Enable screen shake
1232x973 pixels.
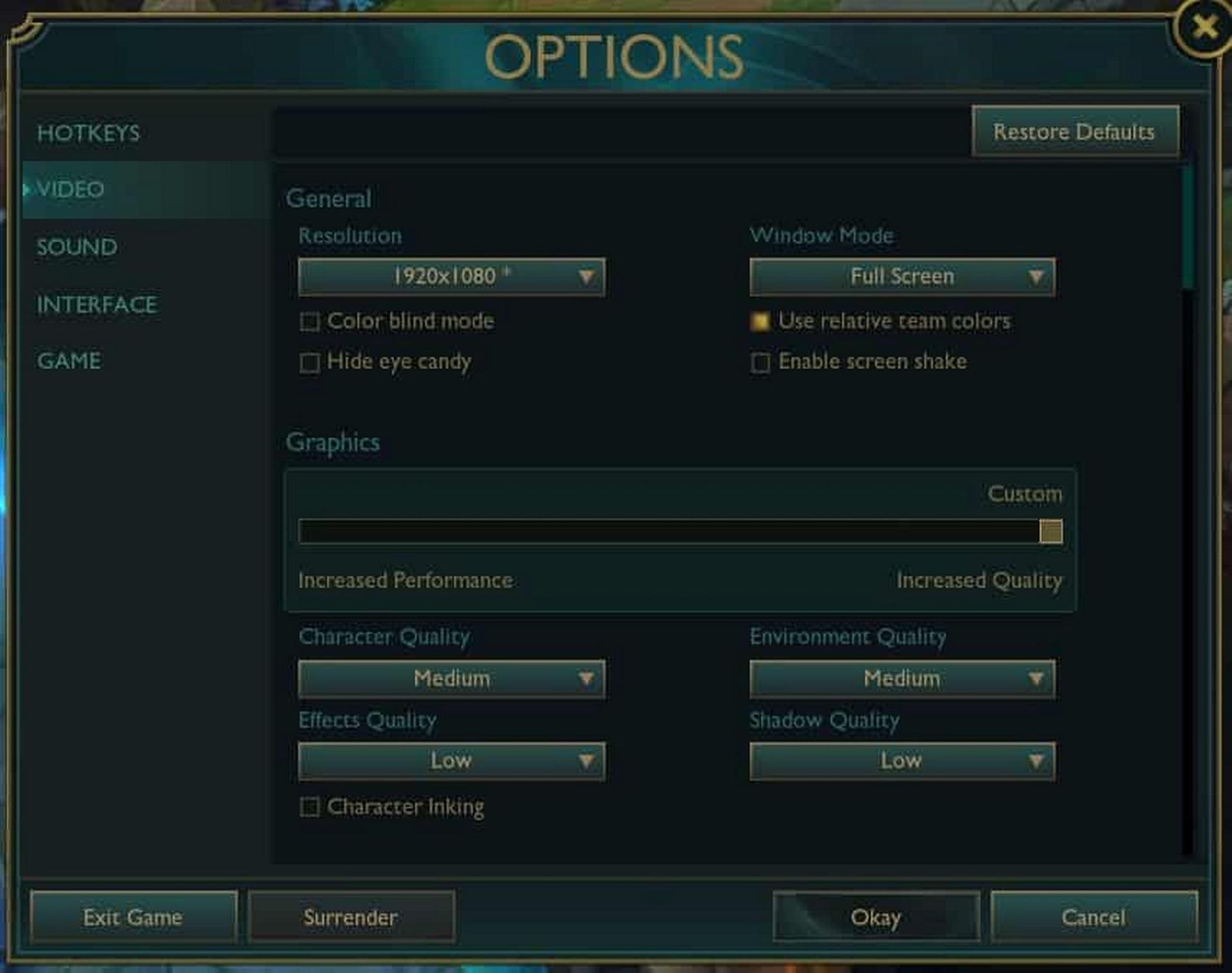[x=761, y=362]
